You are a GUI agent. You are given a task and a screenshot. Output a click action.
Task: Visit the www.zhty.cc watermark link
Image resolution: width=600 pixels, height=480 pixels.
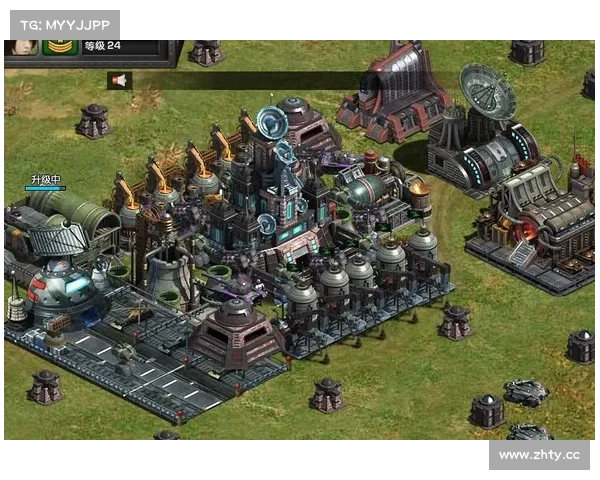(x=539, y=455)
